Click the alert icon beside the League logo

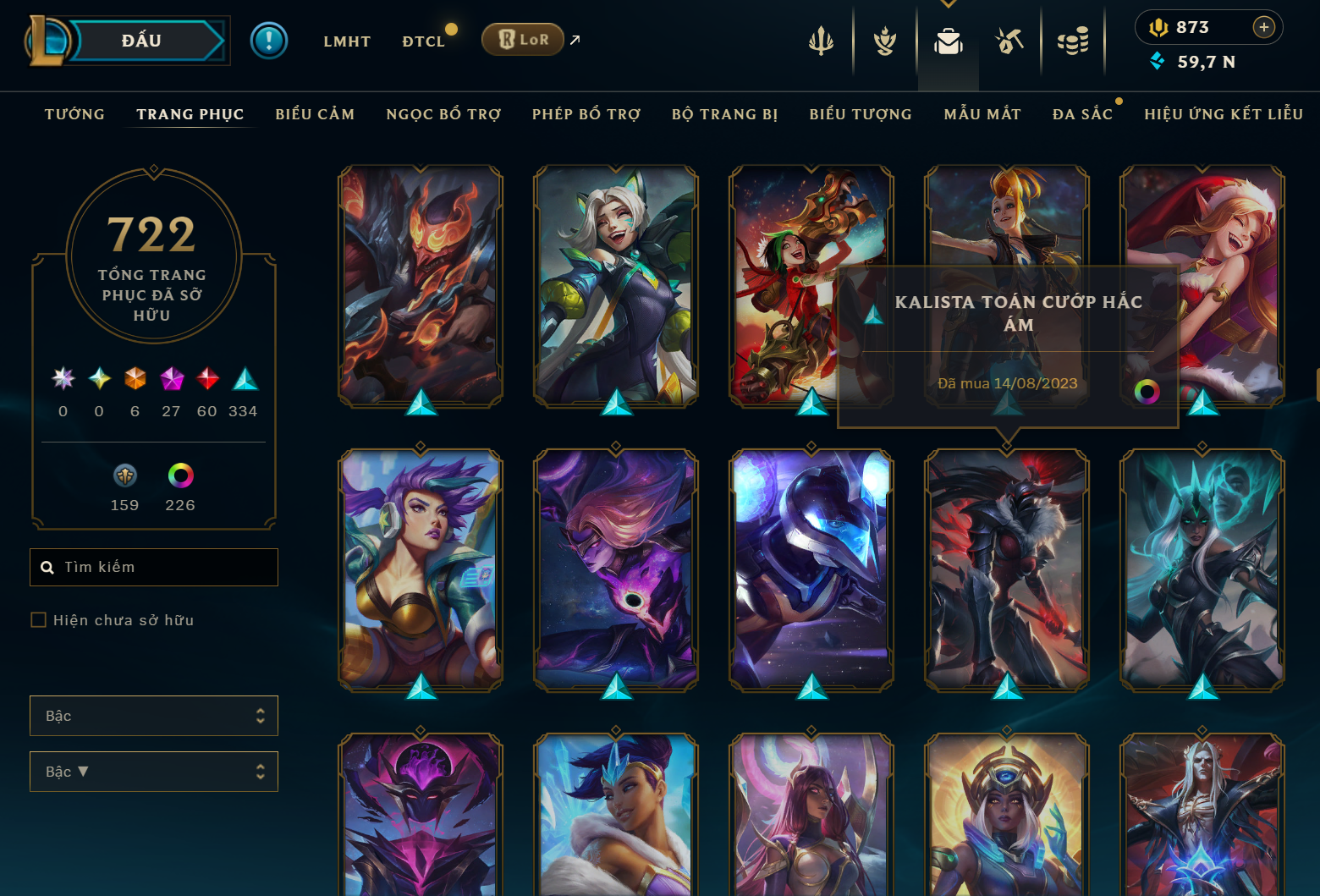[269, 40]
